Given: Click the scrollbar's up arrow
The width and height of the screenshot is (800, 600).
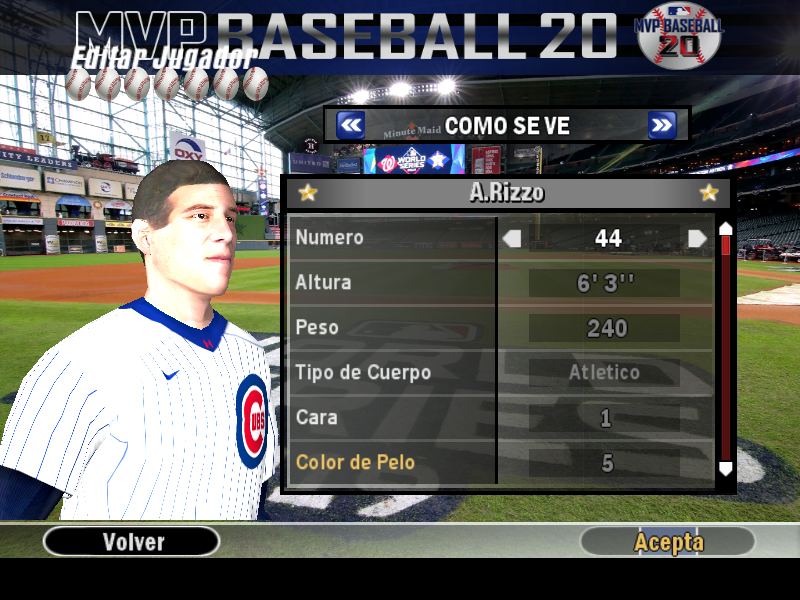Looking at the screenshot, I should point(726,229).
